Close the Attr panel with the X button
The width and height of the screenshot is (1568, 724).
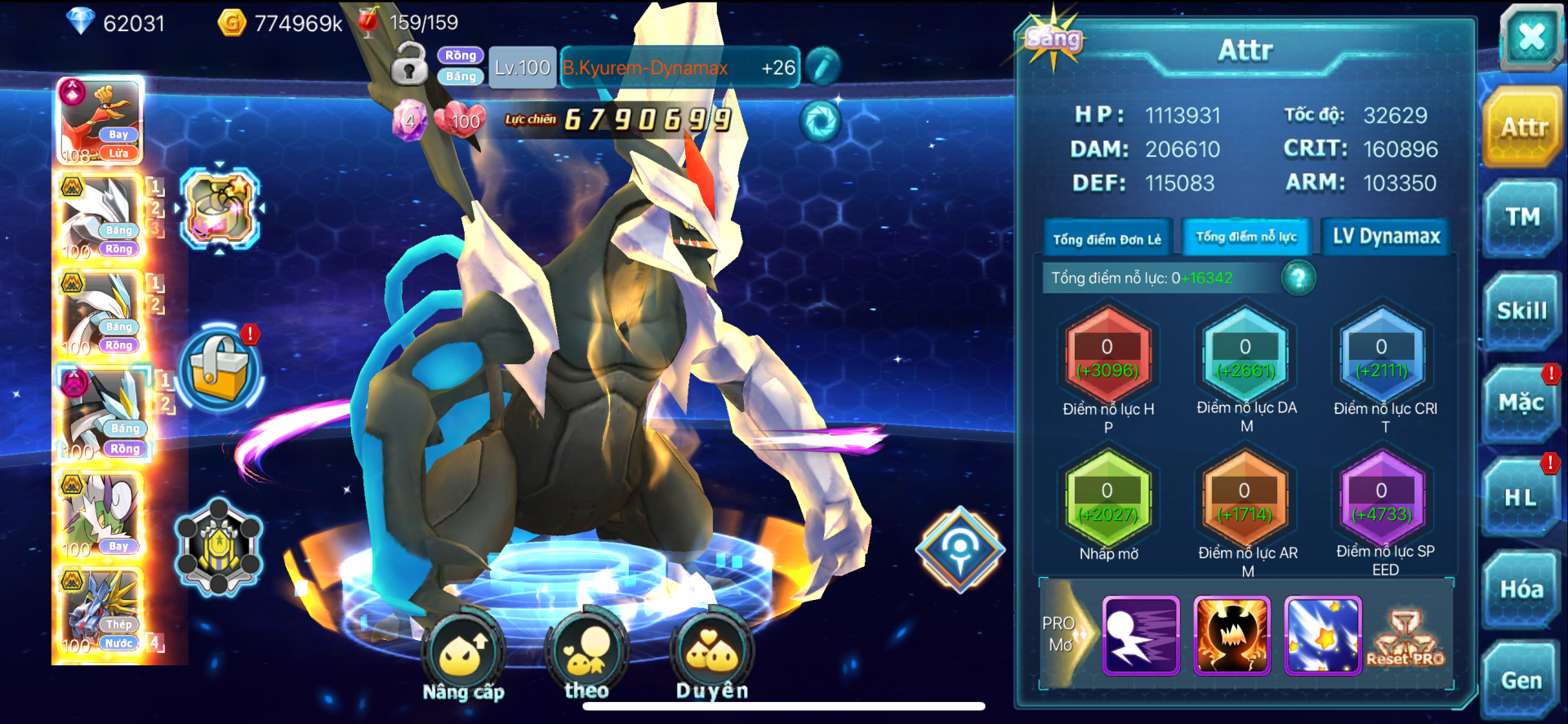click(1530, 37)
